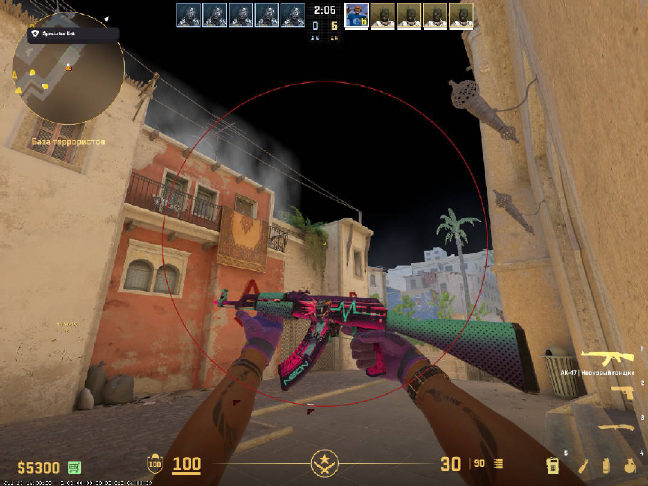Click the blue-shirted player avatar

356,14
